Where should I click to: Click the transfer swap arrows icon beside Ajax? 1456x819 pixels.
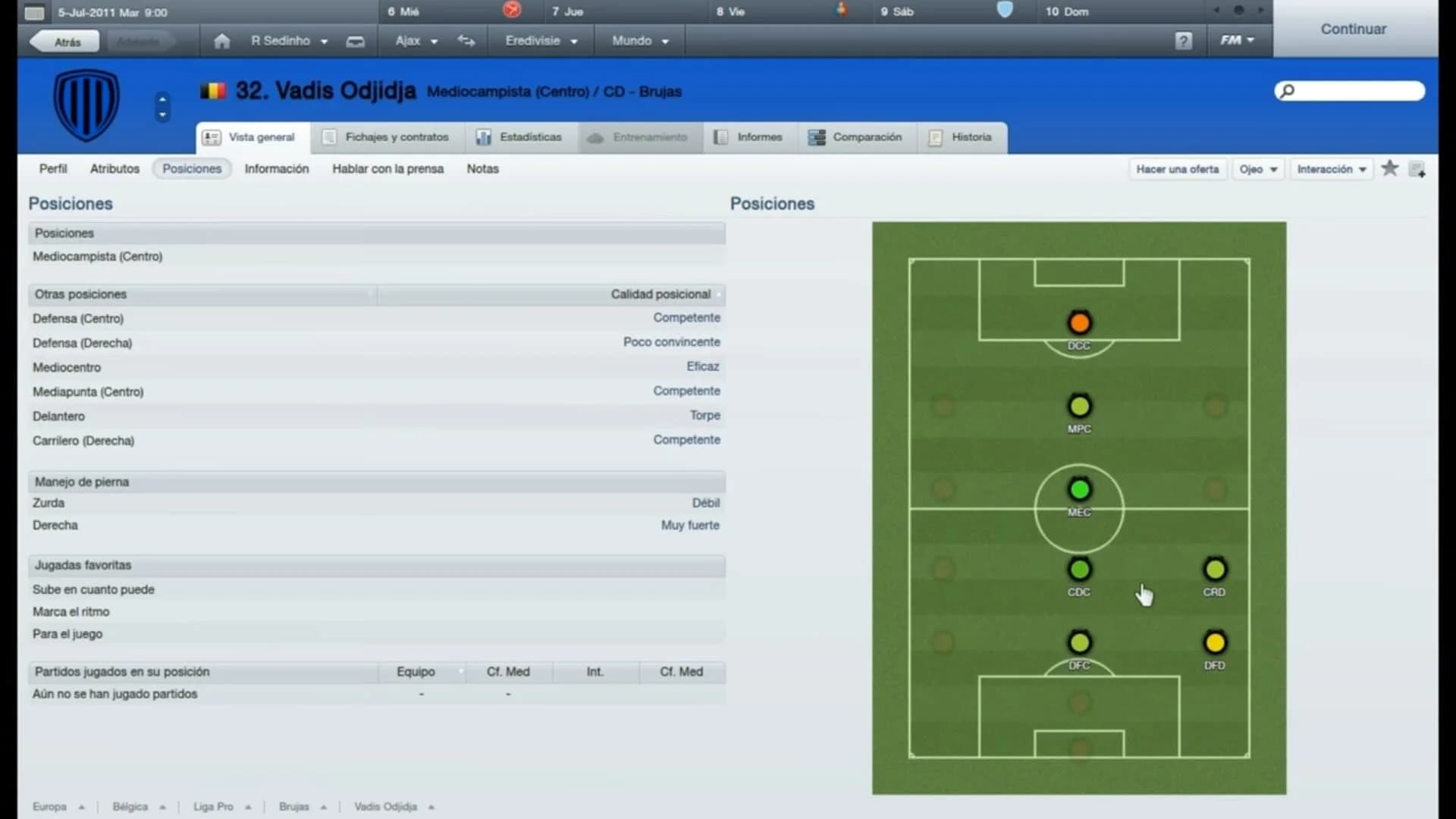point(466,41)
